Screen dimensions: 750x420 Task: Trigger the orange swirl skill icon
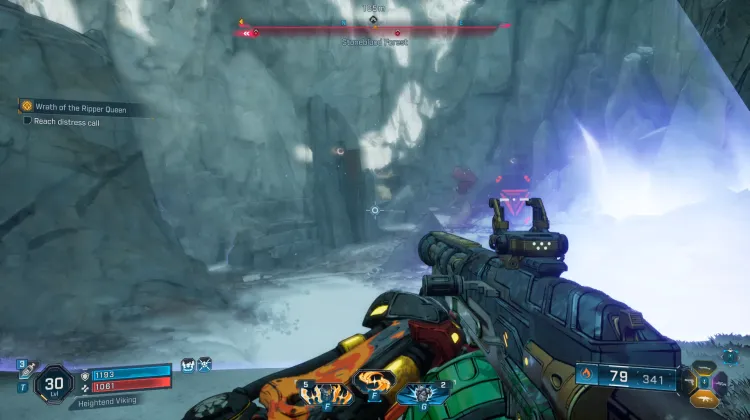click(373, 385)
